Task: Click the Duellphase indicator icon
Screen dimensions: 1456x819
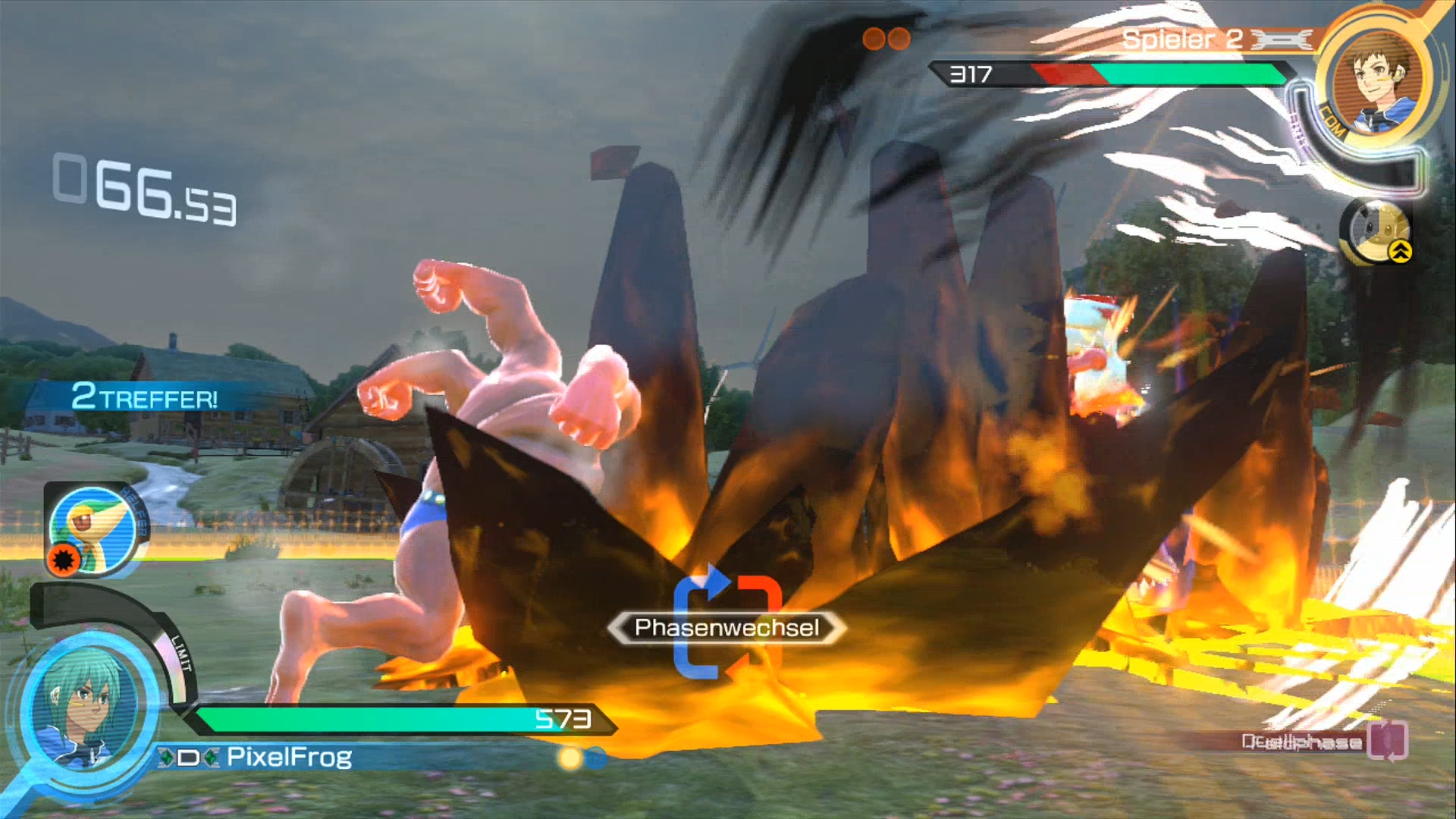Action: (x=1388, y=739)
